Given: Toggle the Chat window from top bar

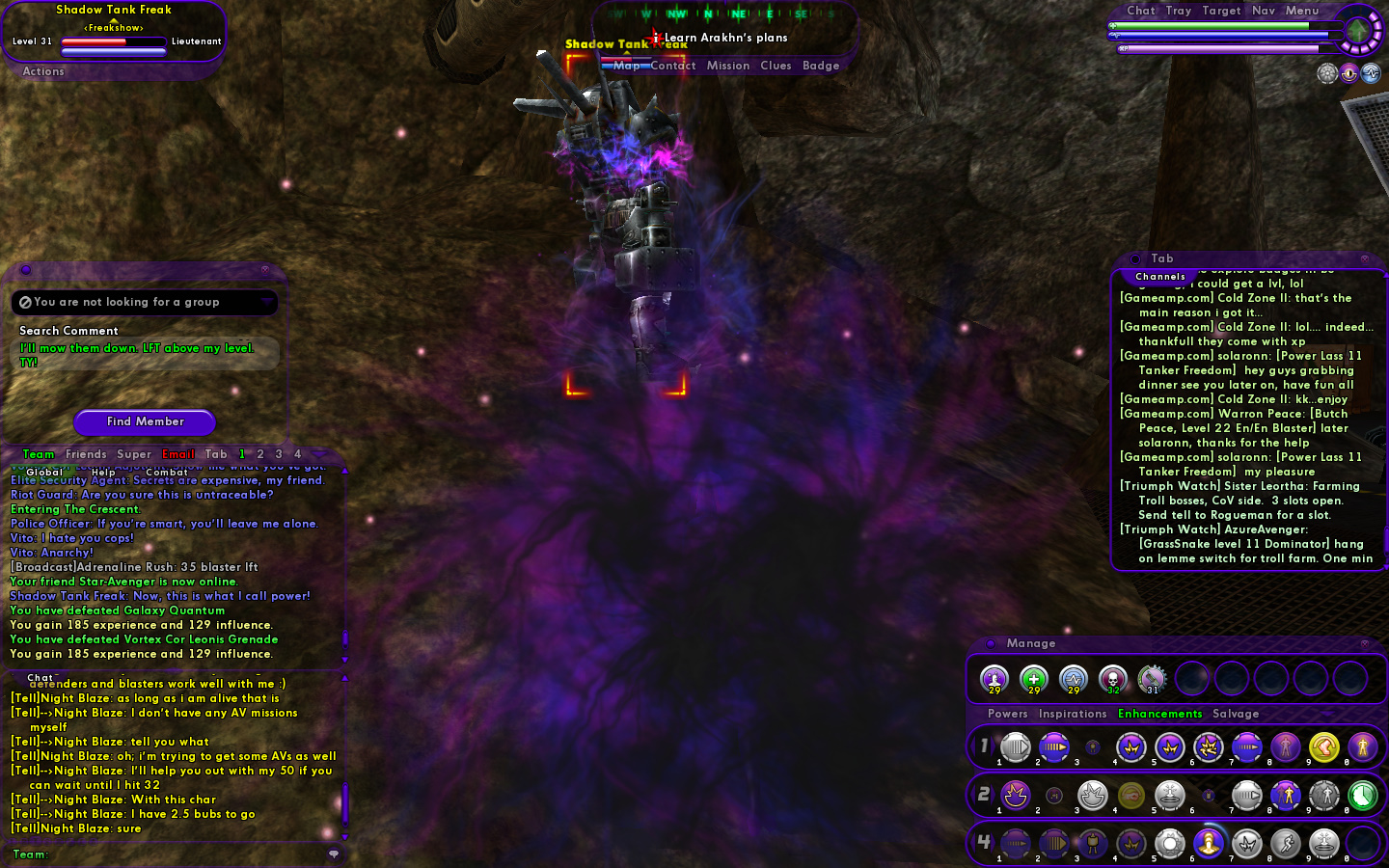Looking at the screenshot, I should click(1140, 11).
